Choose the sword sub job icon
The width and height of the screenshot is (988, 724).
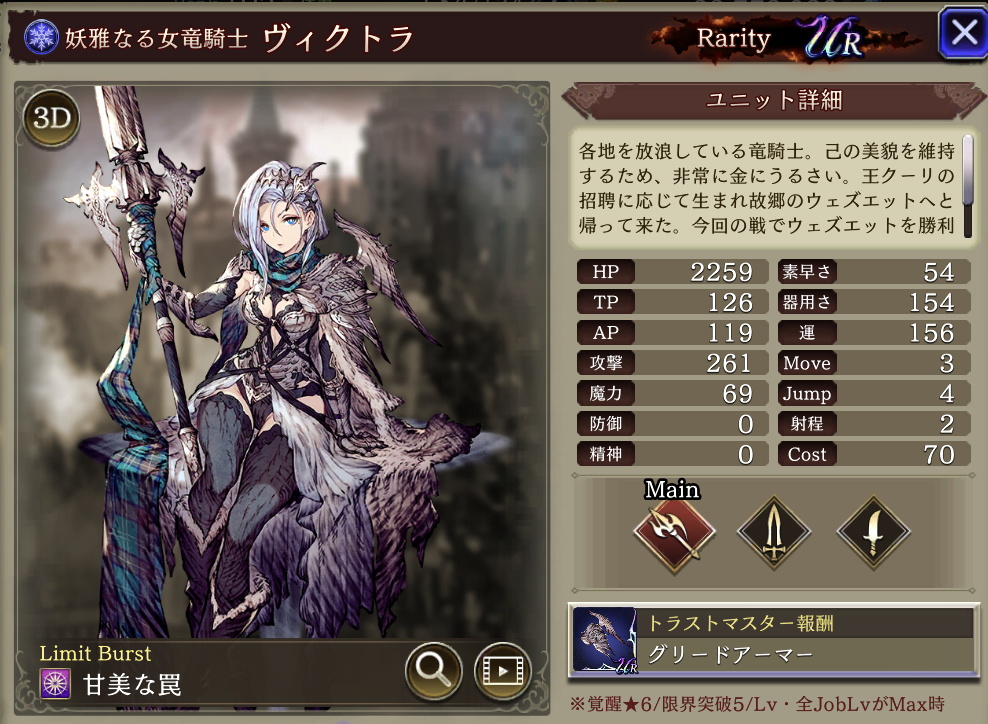[x=773, y=533]
